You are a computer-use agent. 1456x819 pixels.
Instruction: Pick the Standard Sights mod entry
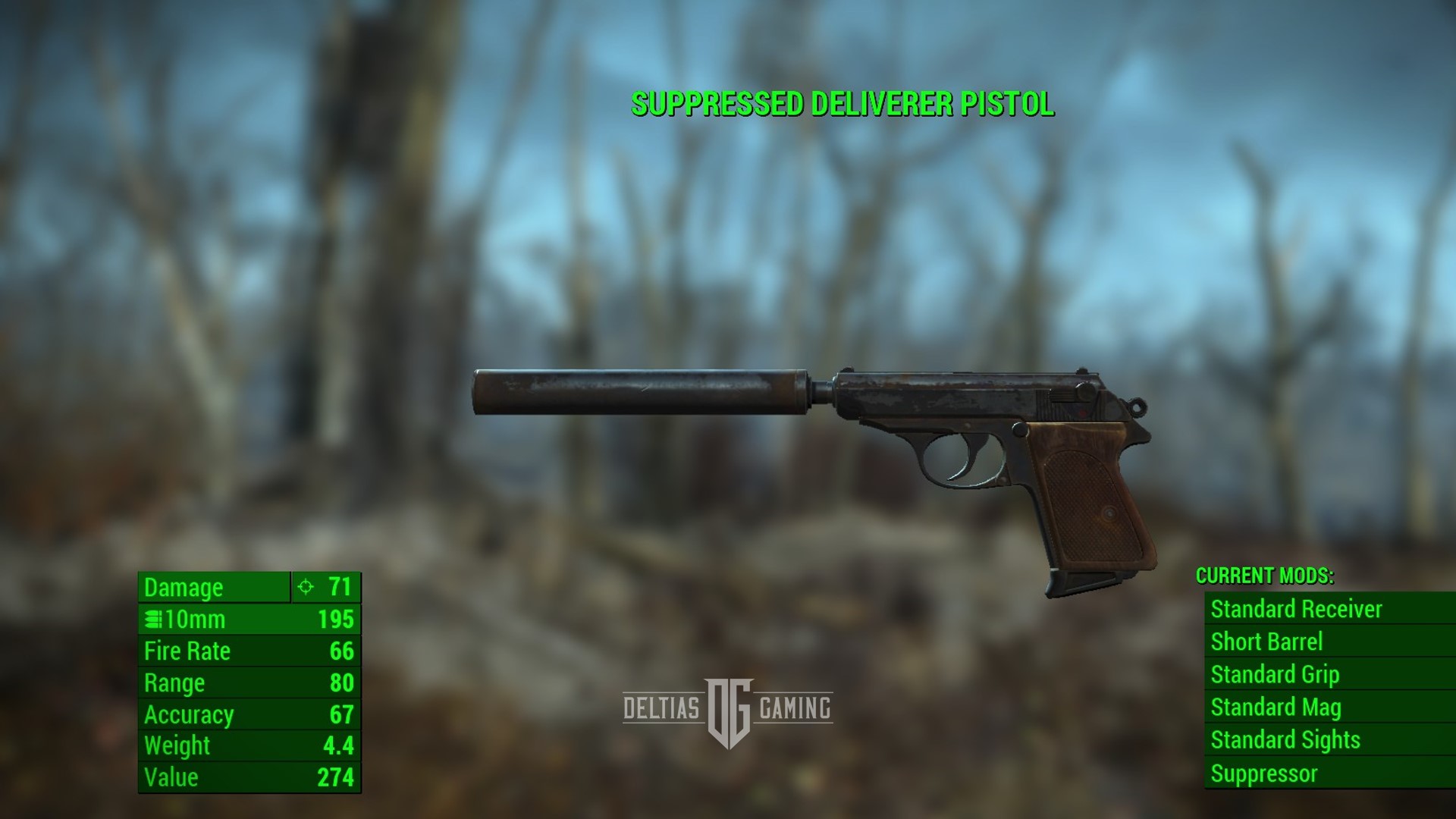pos(1285,739)
